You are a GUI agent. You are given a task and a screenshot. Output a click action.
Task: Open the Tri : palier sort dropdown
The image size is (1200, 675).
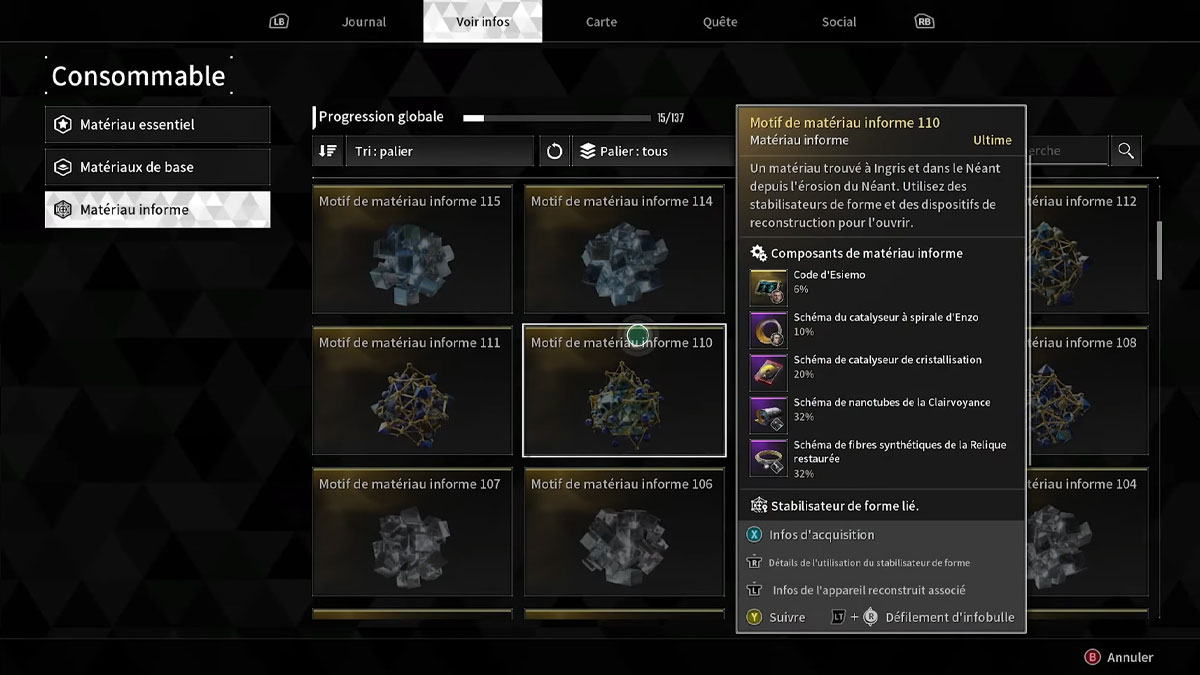coord(439,151)
